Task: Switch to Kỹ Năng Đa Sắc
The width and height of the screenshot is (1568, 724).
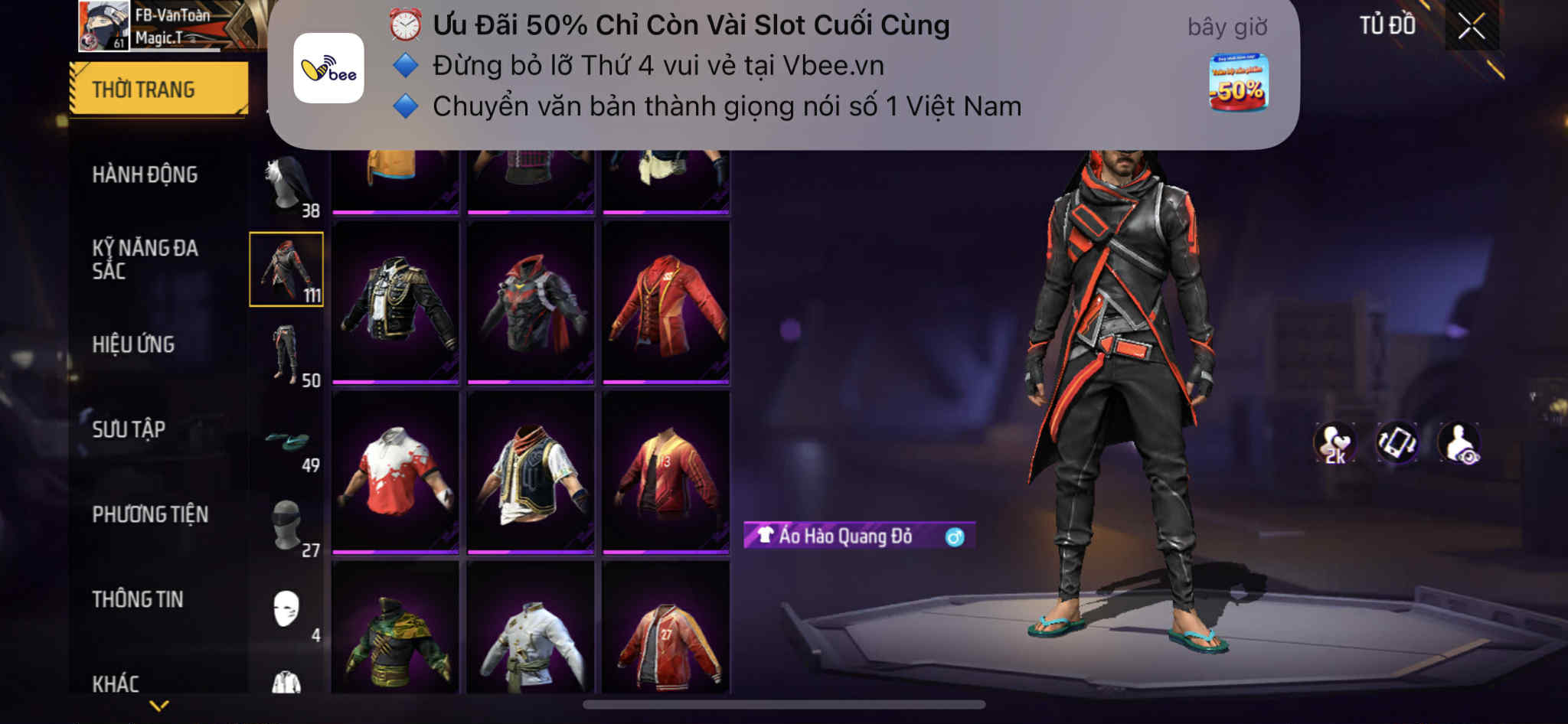Action: point(145,259)
